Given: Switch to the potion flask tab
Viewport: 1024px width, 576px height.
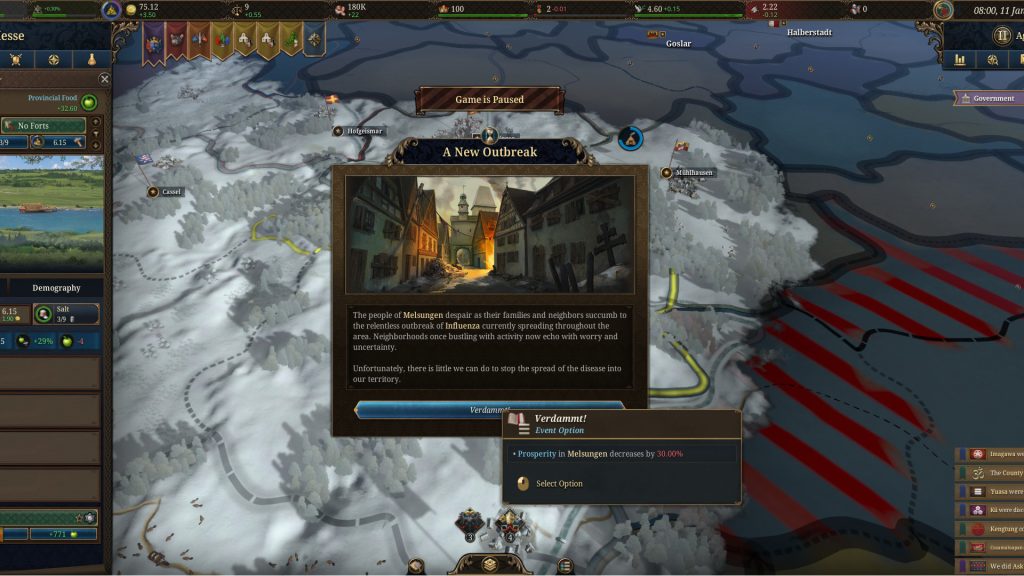Looking at the screenshot, I should click(x=91, y=60).
